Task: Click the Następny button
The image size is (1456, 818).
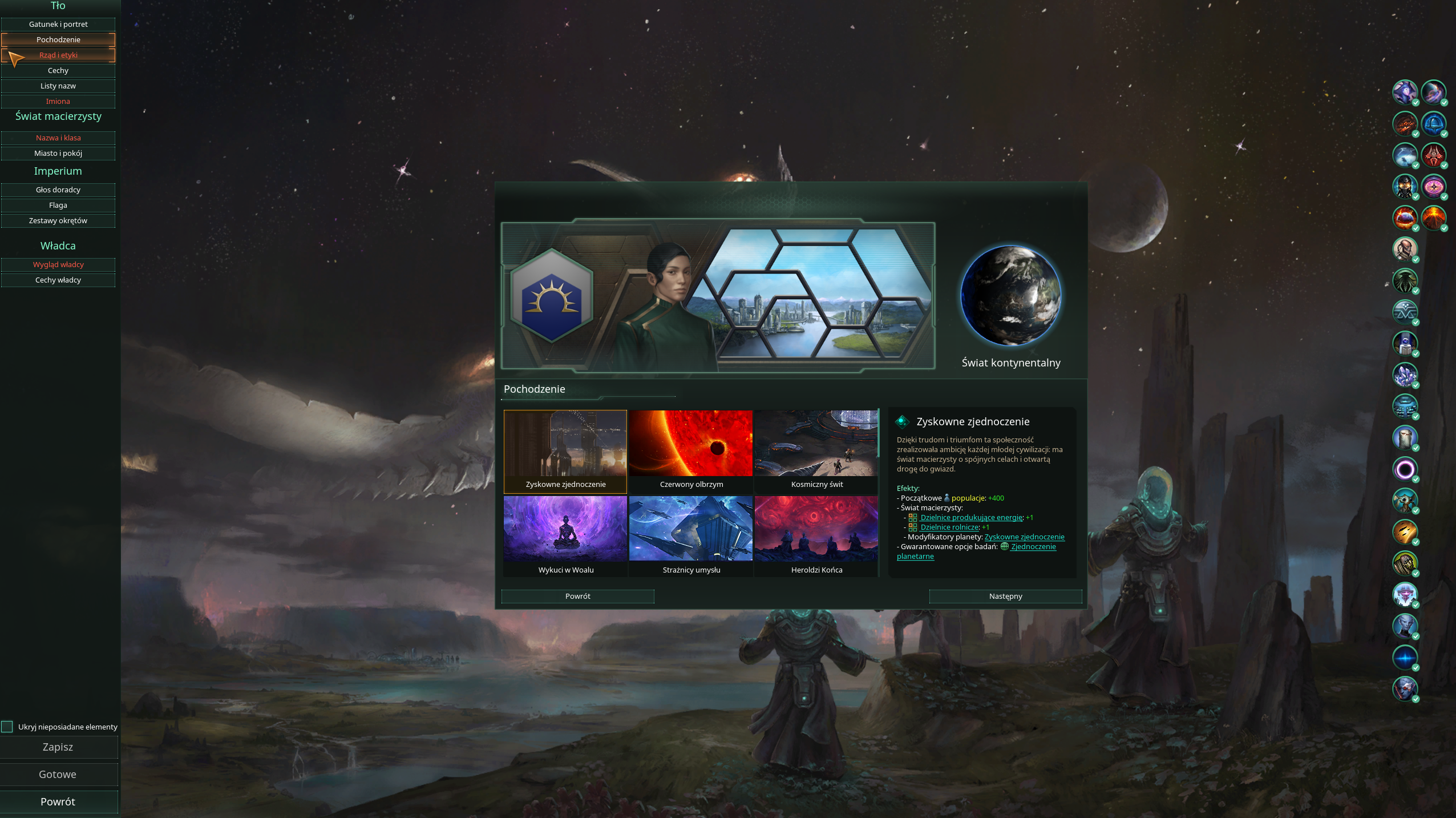Action: 1005,596
